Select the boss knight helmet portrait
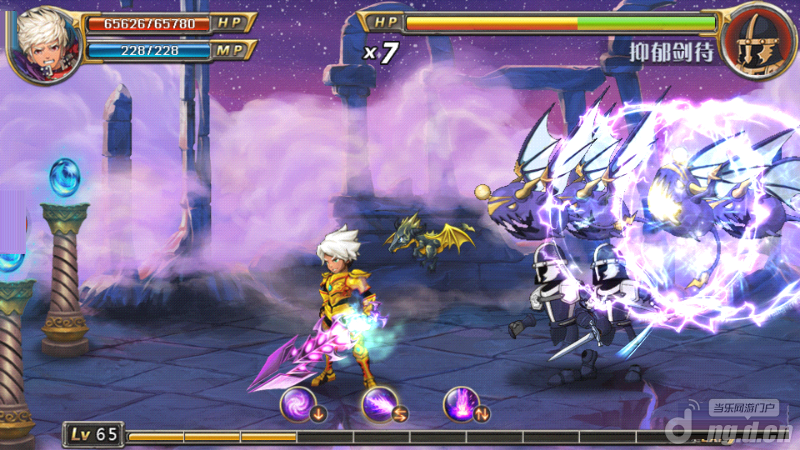 coord(757,42)
